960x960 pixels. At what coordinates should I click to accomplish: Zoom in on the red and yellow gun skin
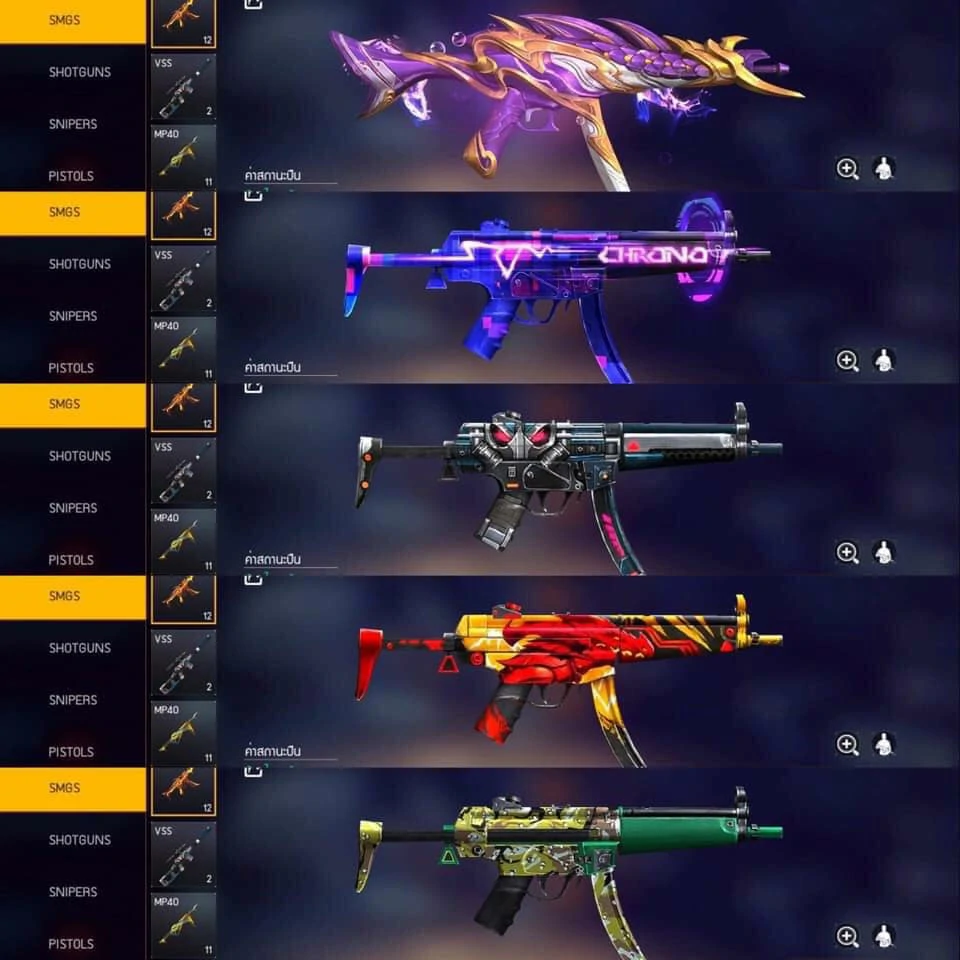(x=847, y=744)
